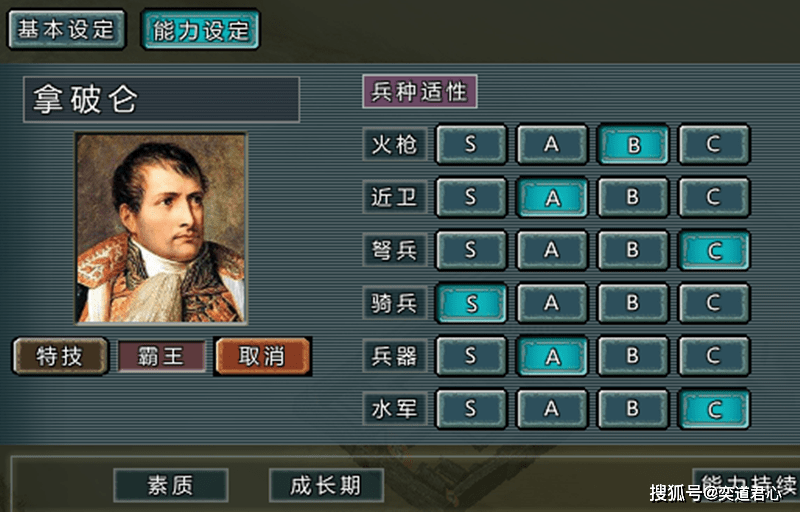Edit the 拿破仑 name field
The width and height of the screenshot is (800, 512).
(161, 100)
